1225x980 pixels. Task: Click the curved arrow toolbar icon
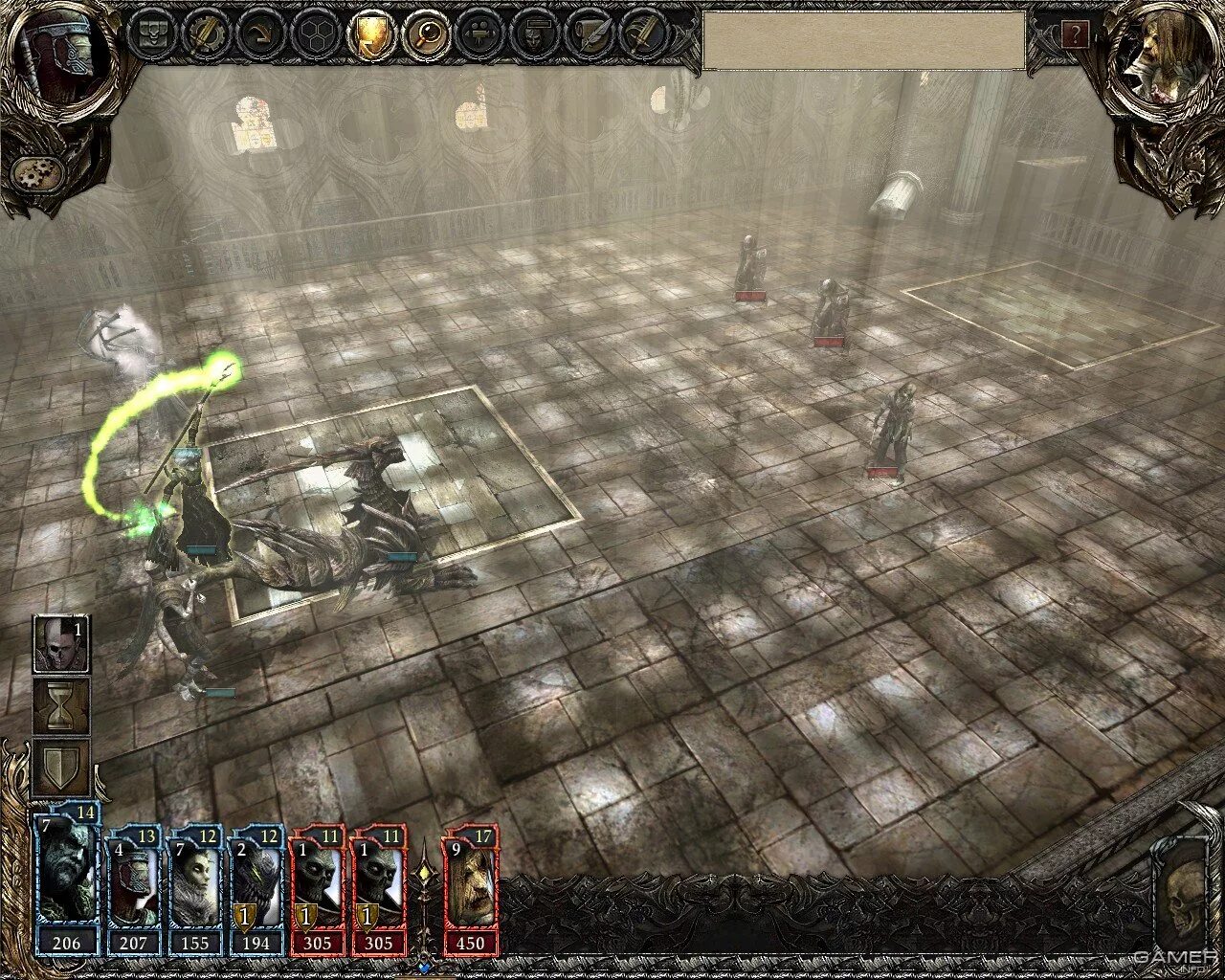[260, 35]
